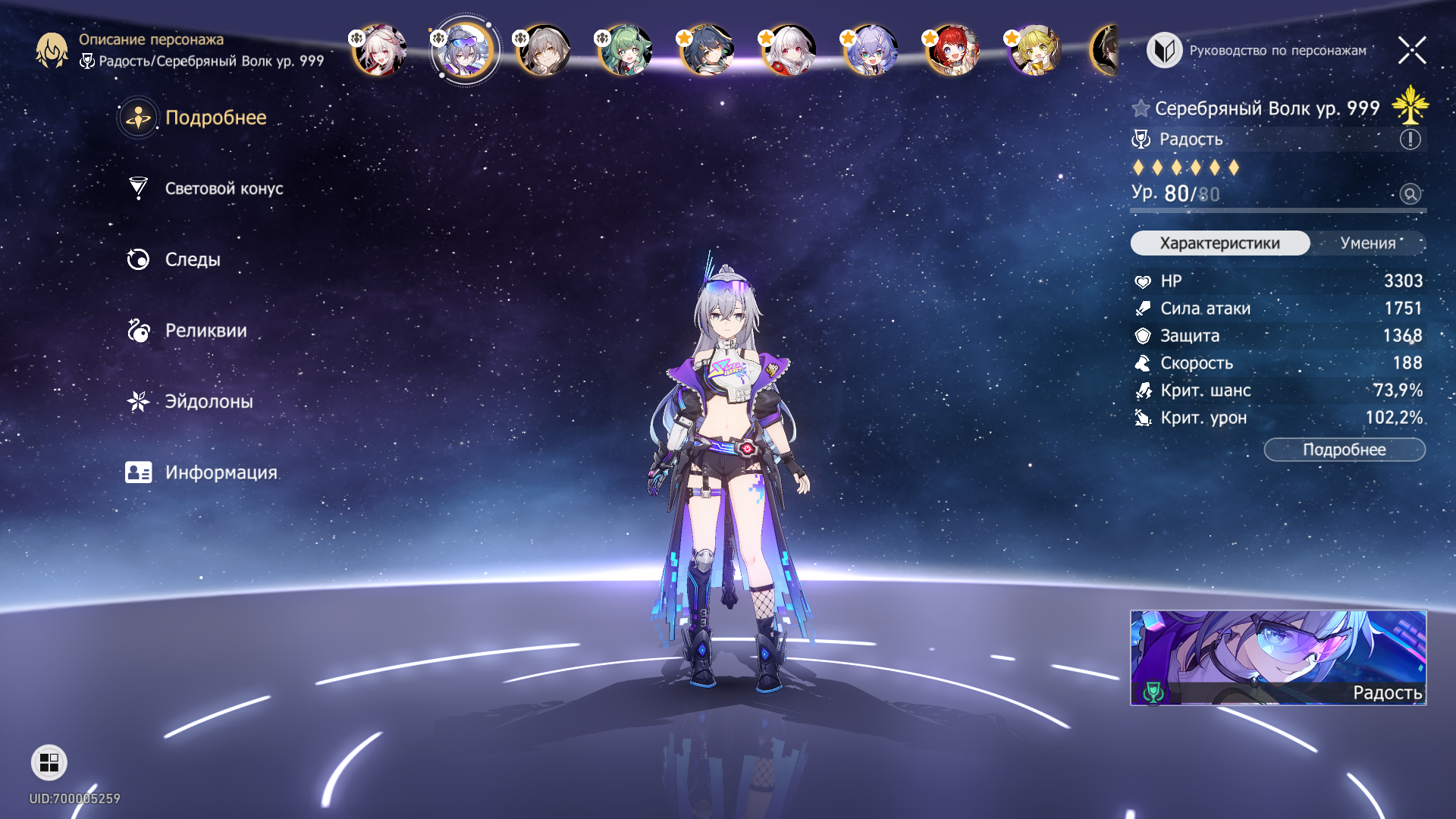This screenshot has width=1456, height=819.
Task: Choose the green-haired character portrait
Action: coord(625,51)
